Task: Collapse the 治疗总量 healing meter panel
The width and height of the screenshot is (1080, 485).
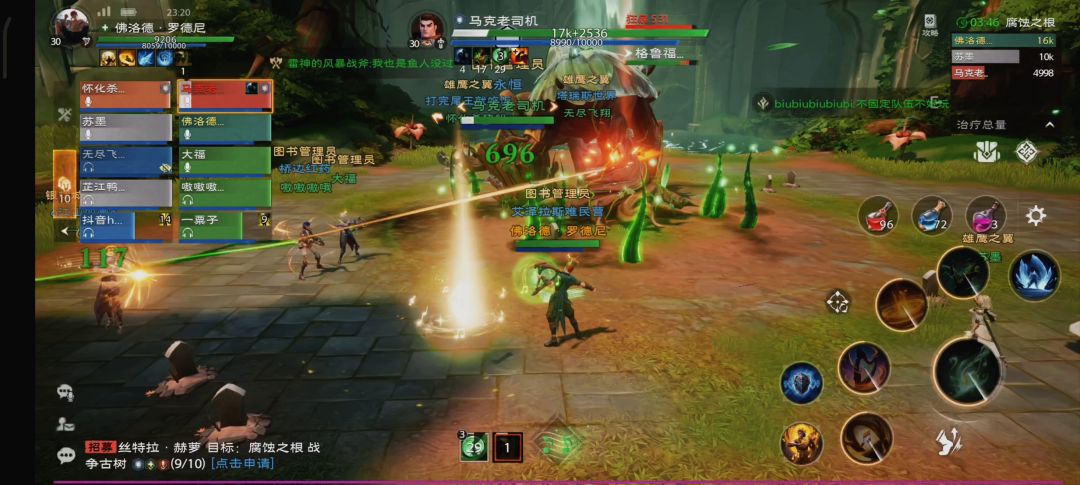Action: click(x=1049, y=125)
